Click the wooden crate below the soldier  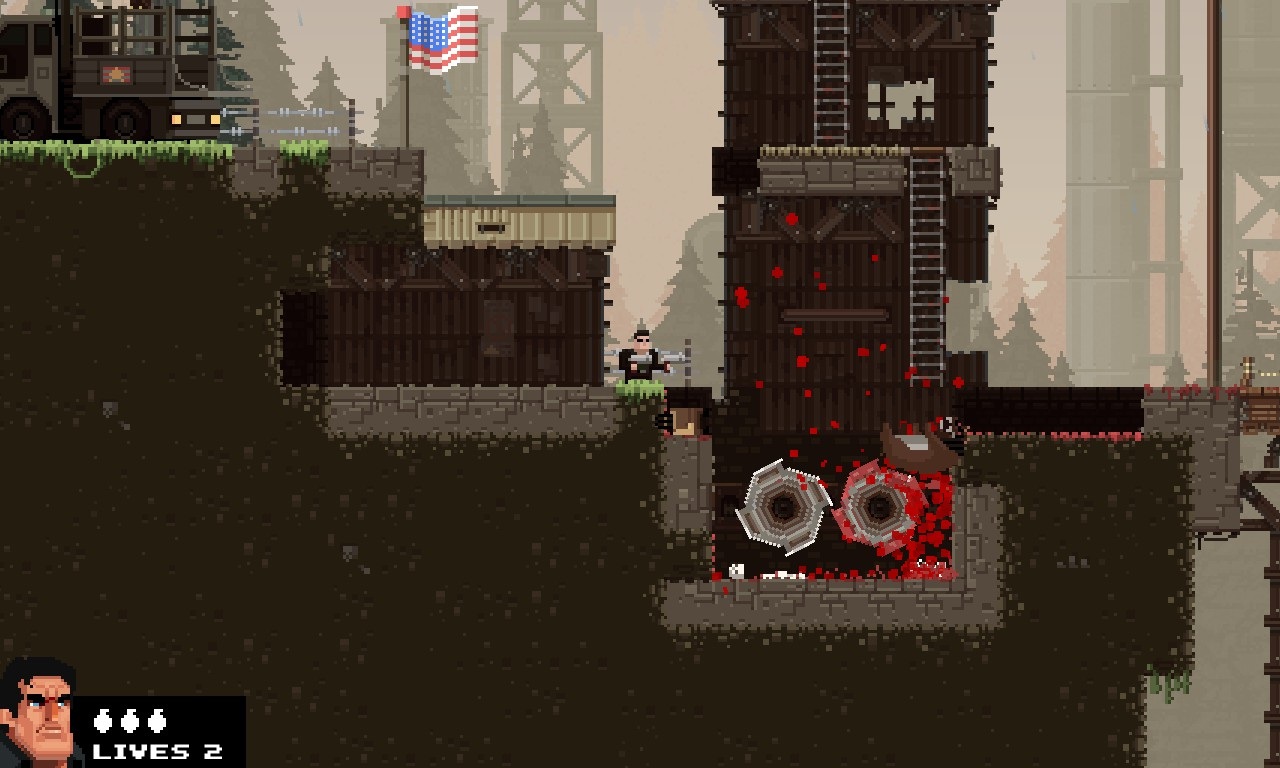coord(685,418)
